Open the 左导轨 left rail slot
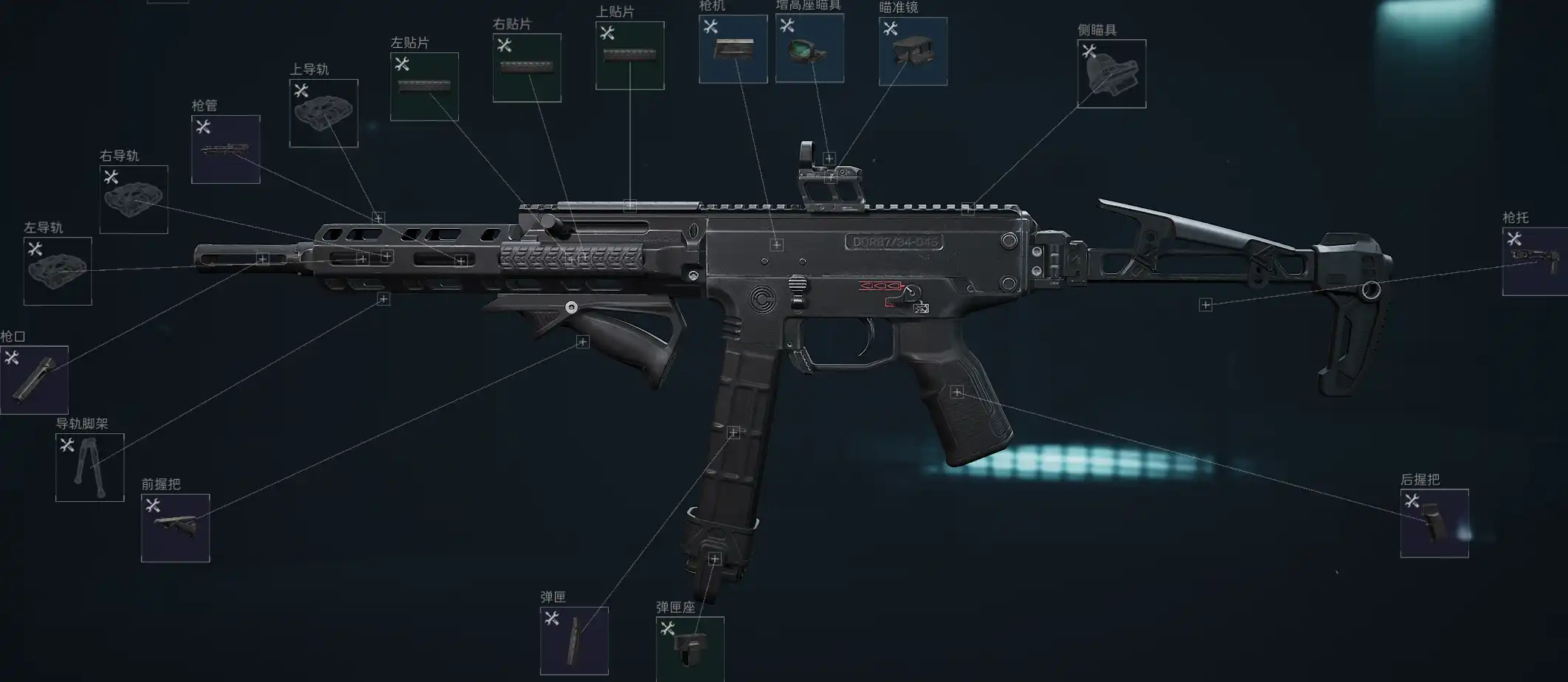This screenshot has height=682, width=1568. (58, 271)
